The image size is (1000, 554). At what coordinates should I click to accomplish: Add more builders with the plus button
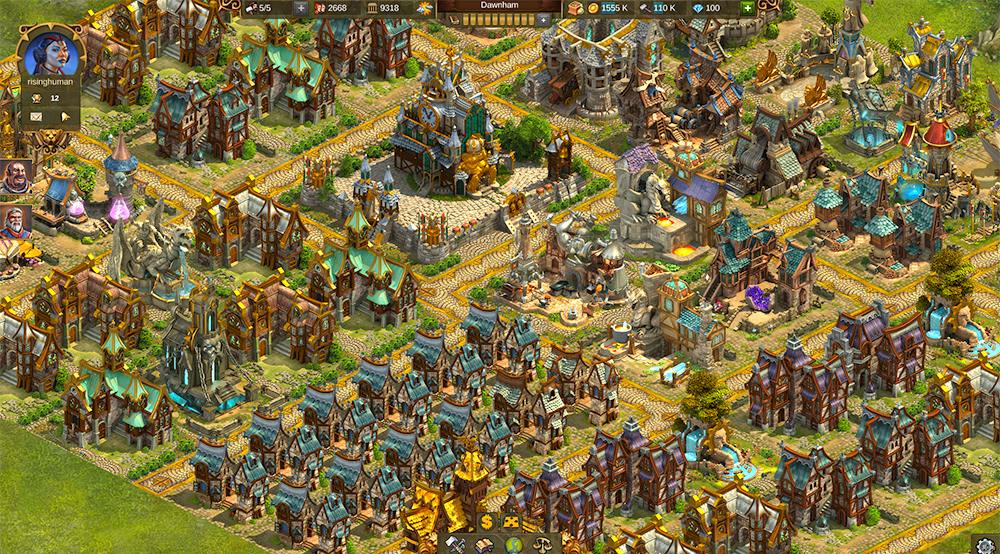tap(302, 8)
